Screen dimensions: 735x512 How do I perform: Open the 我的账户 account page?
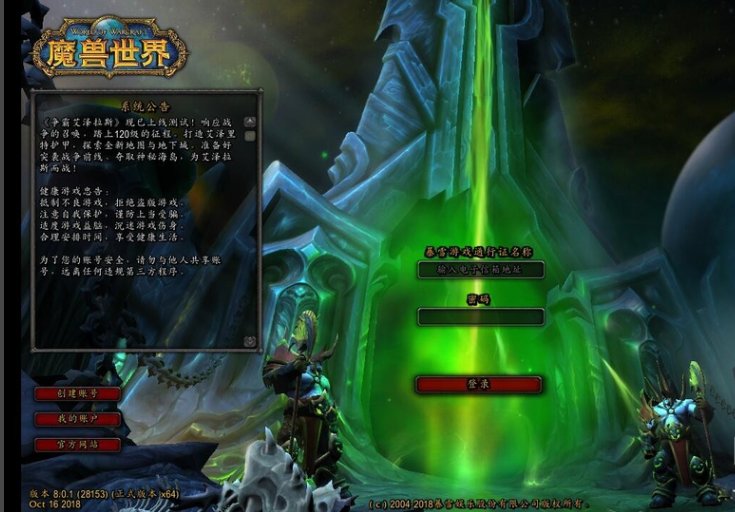click(77, 419)
